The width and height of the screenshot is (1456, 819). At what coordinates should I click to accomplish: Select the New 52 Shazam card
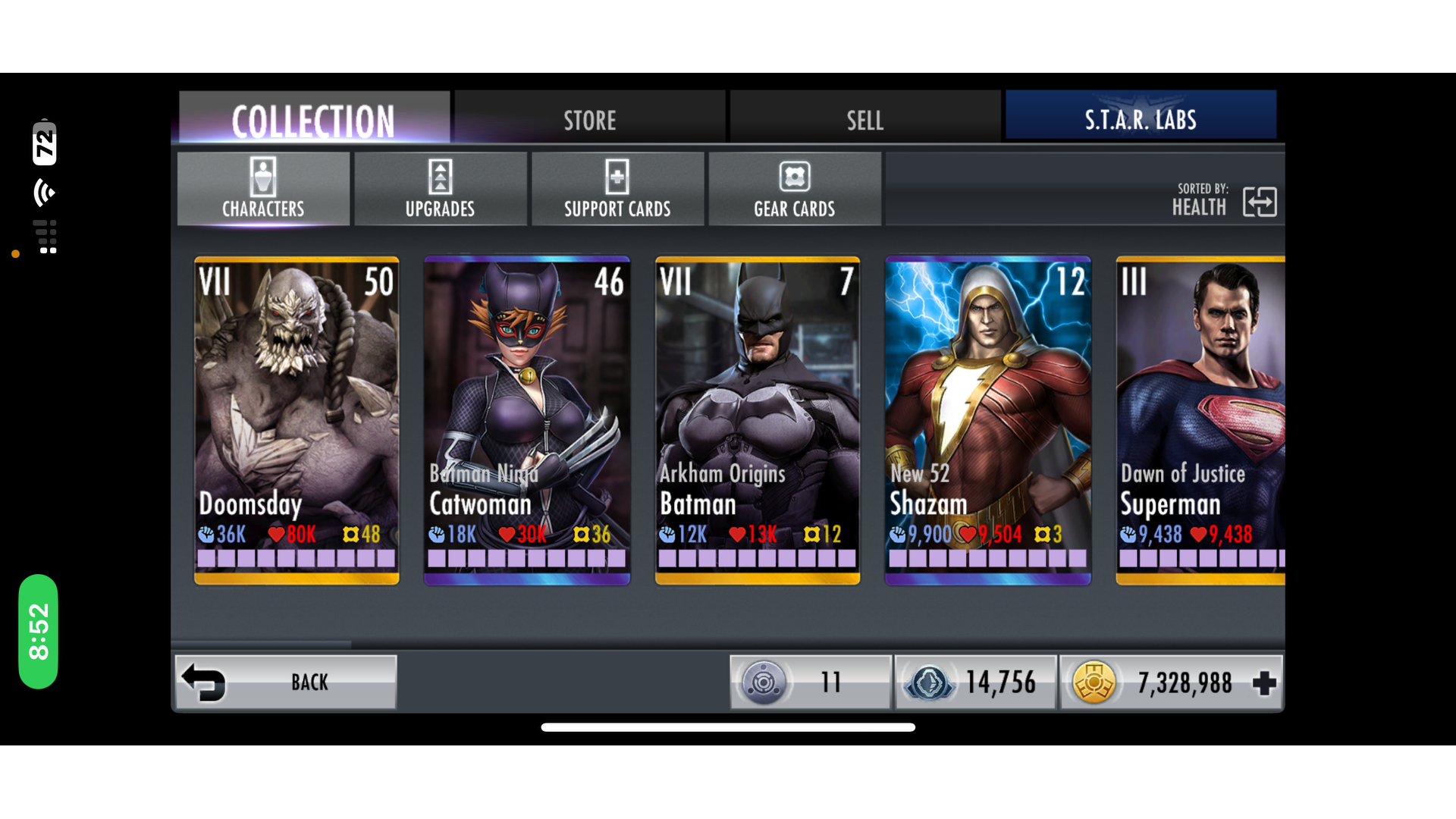coord(988,420)
